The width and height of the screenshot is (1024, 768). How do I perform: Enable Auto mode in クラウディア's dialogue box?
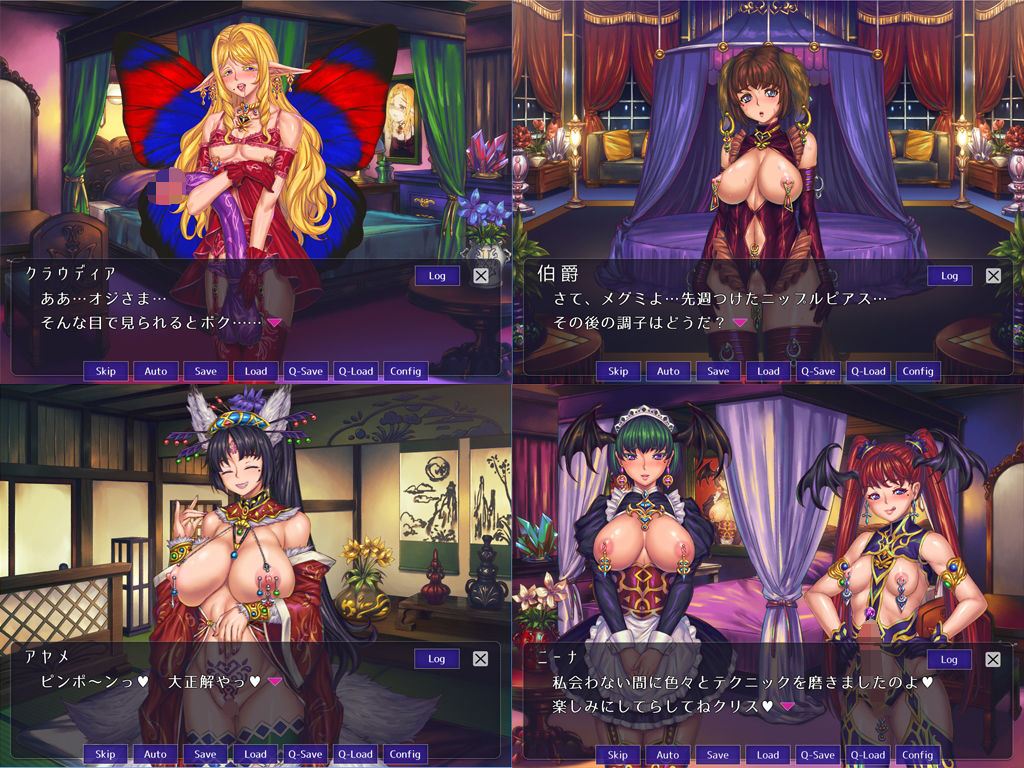[155, 371]
